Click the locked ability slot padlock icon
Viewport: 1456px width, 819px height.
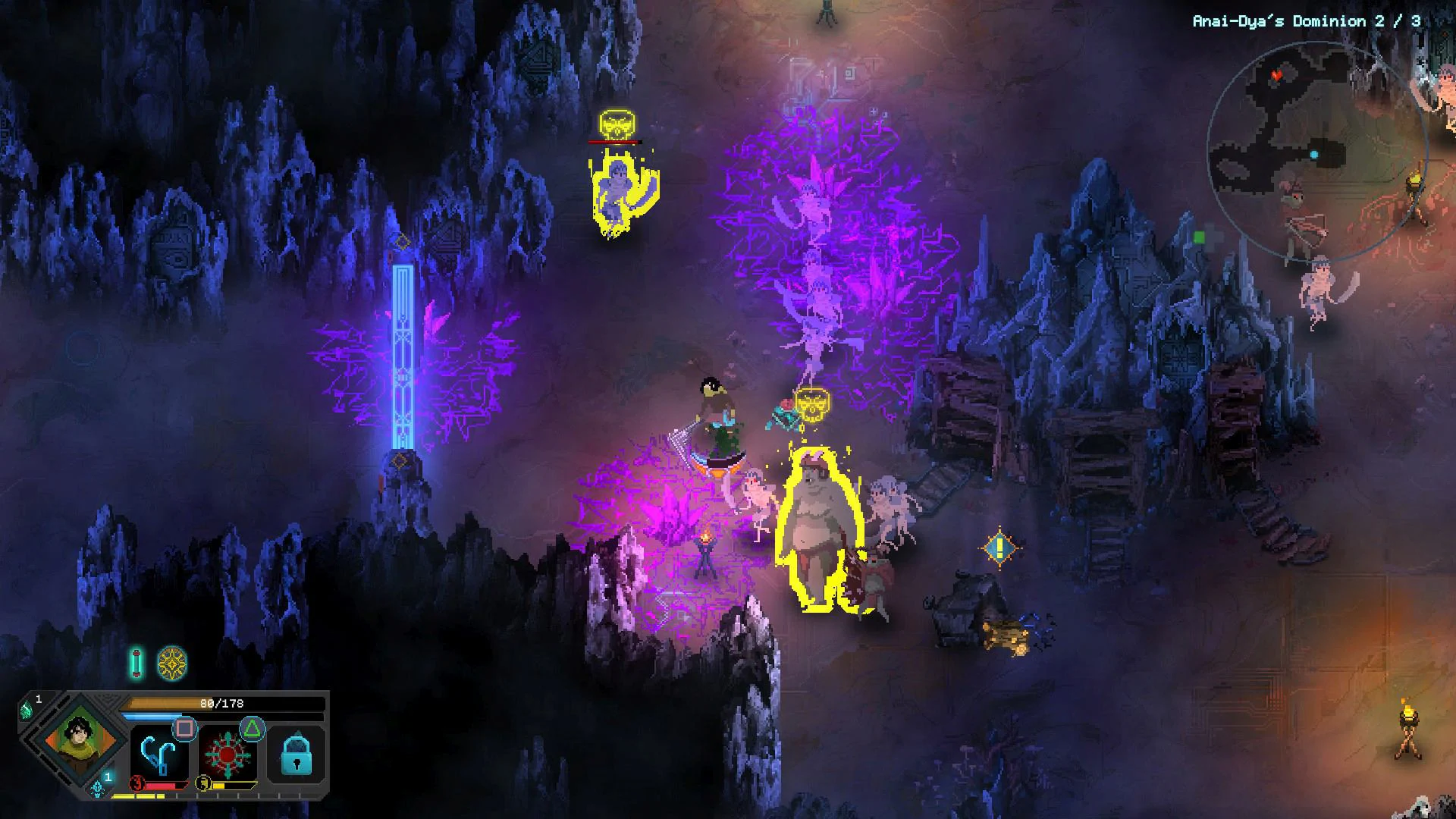tap(296, 755)
